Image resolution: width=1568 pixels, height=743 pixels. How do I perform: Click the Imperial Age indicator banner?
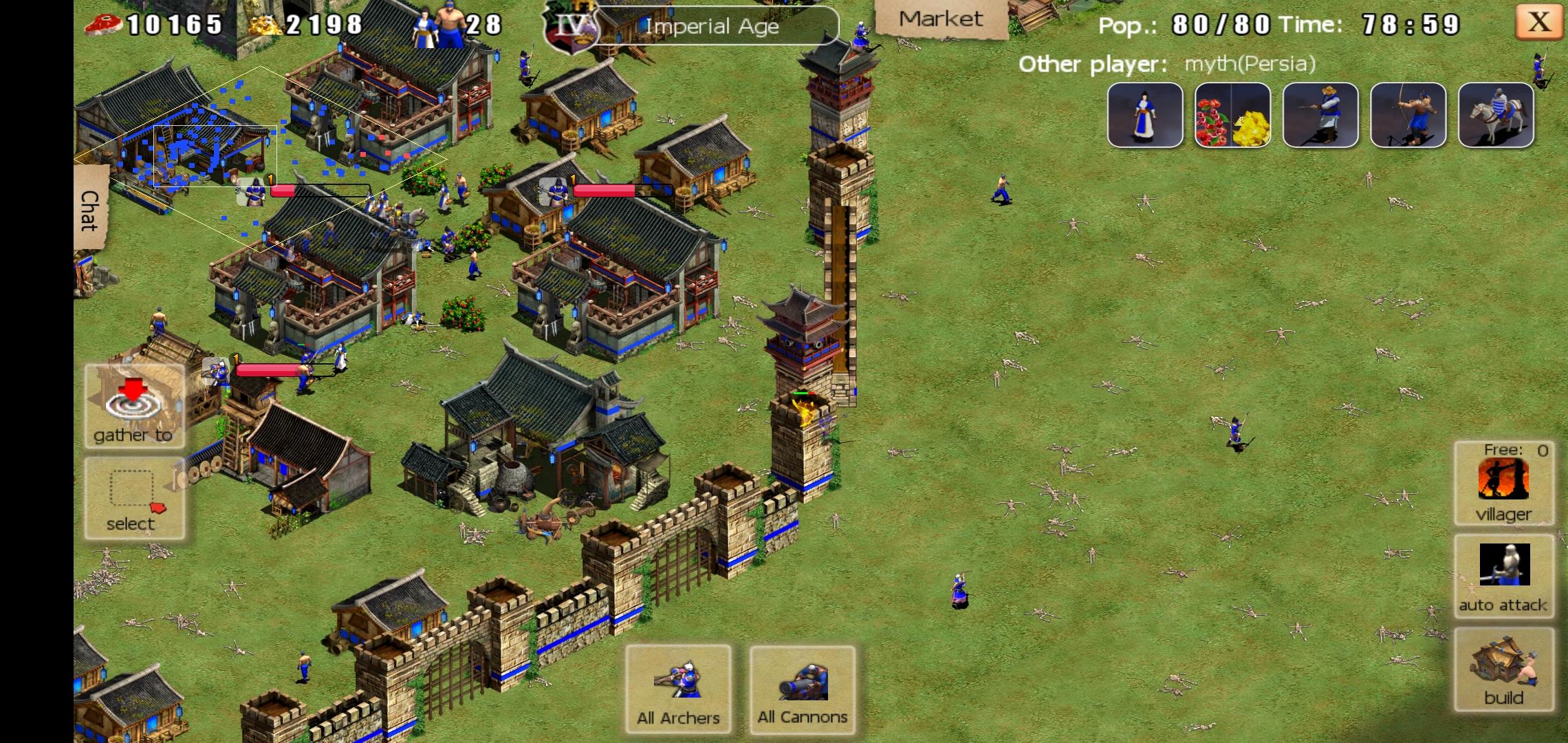click(712, 26)
